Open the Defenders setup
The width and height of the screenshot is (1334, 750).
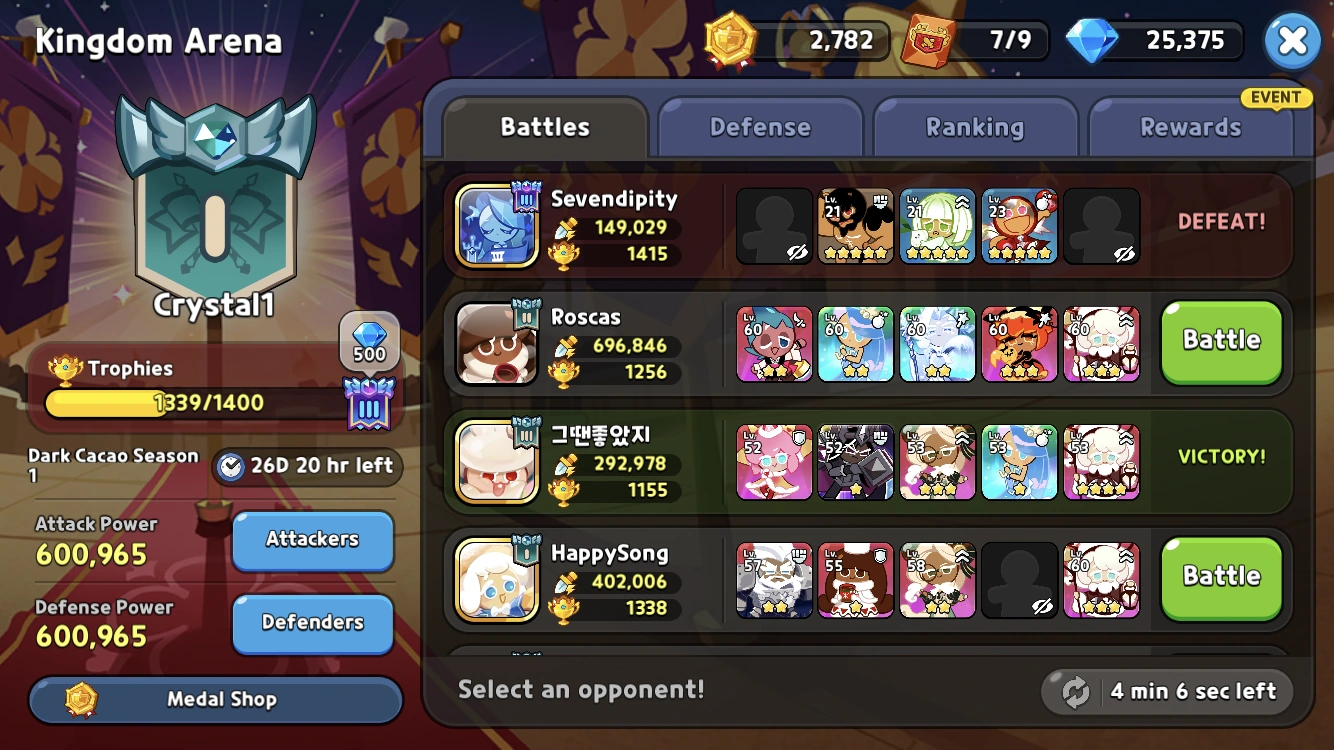pyautogui.click(x=312, y=624)
